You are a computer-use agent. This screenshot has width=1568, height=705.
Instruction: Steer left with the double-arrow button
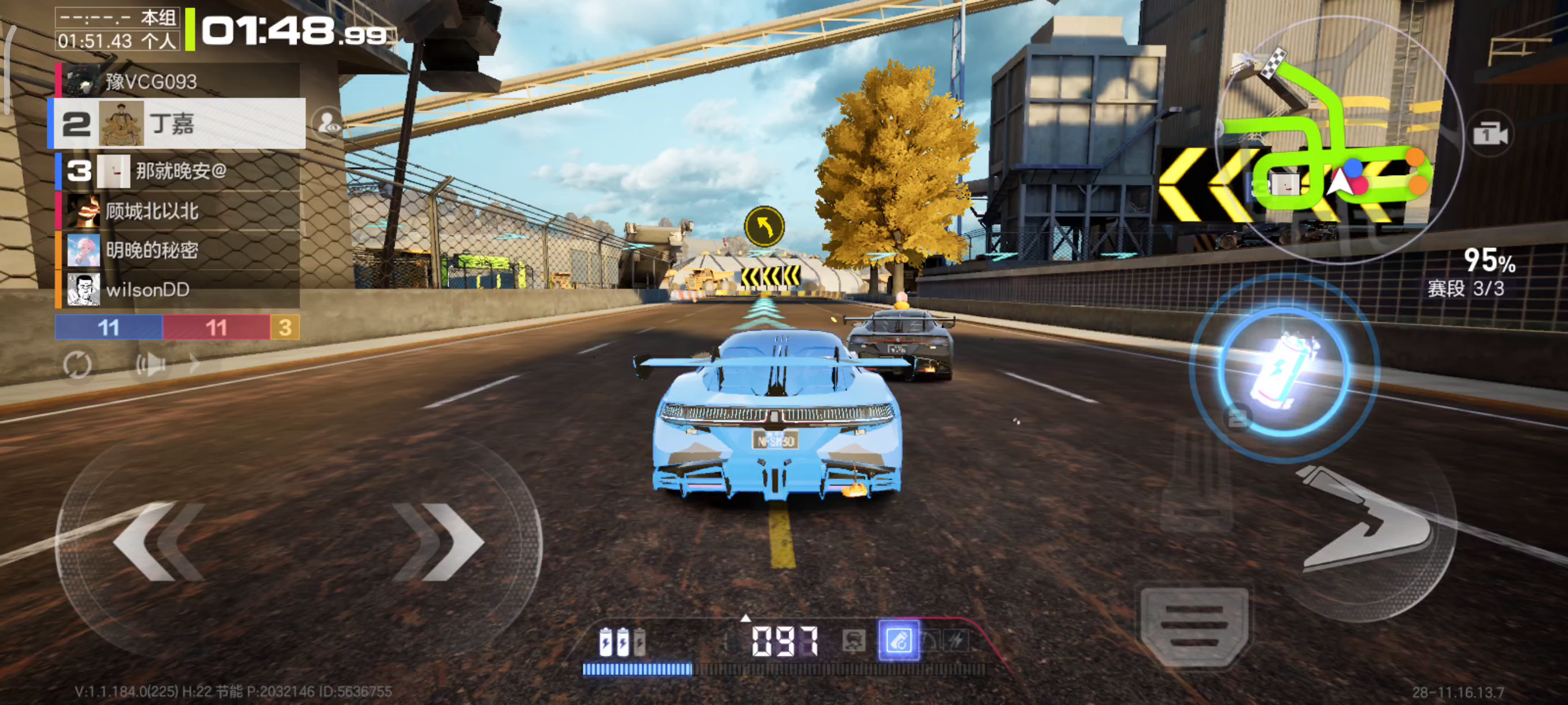coord(158,540)
